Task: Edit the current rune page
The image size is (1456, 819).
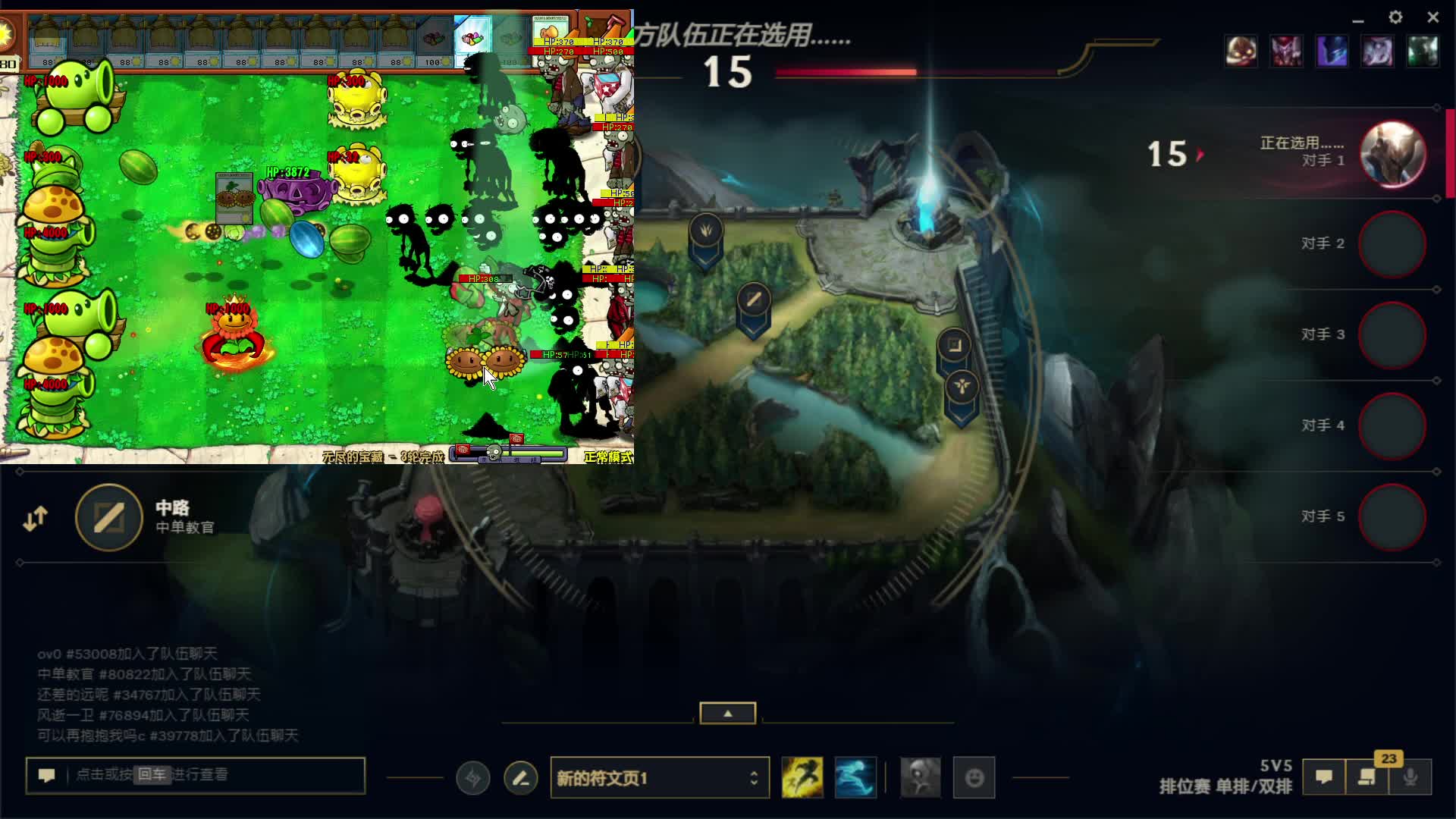Action: pos(521,778)
